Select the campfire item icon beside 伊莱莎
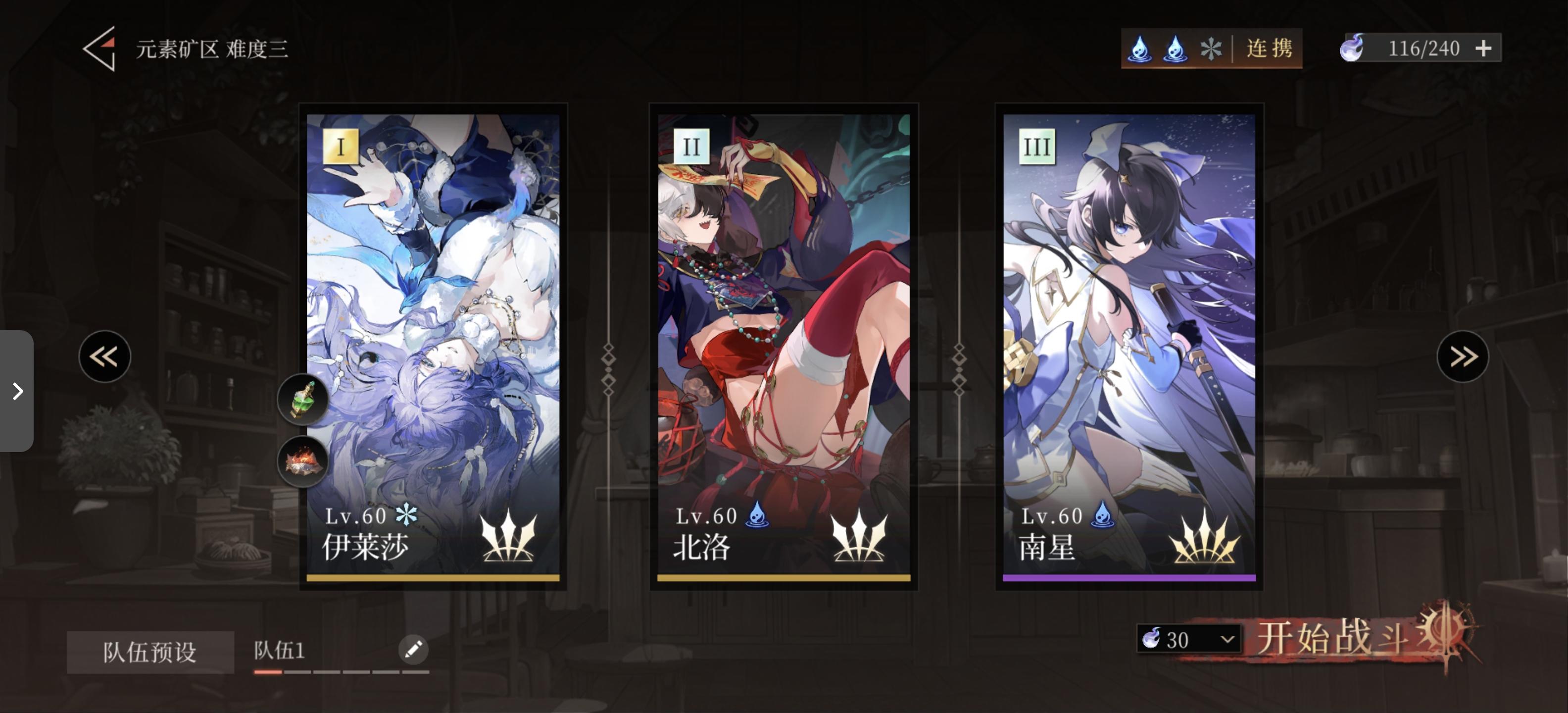Image resolution: width=1568 pixels, height=713 pixels. point(302,461)
